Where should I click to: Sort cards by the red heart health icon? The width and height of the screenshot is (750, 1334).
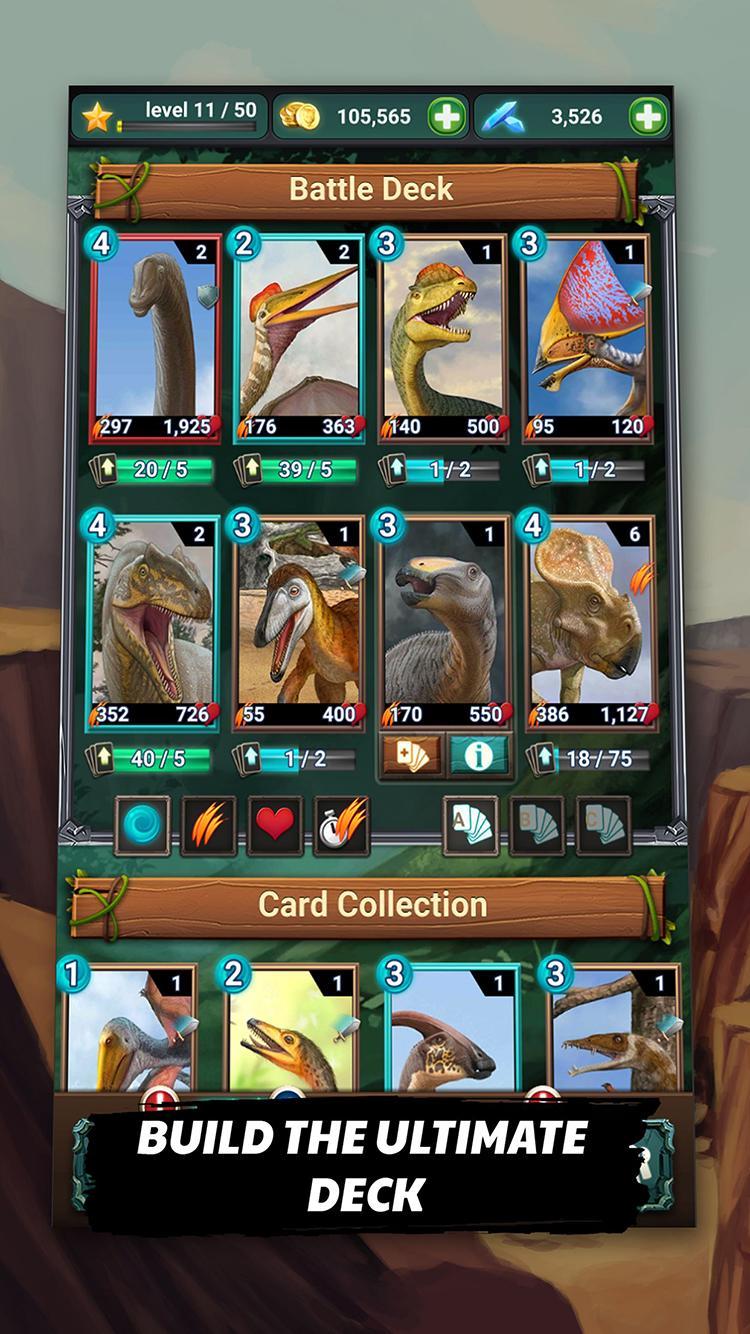pos(274,825)
